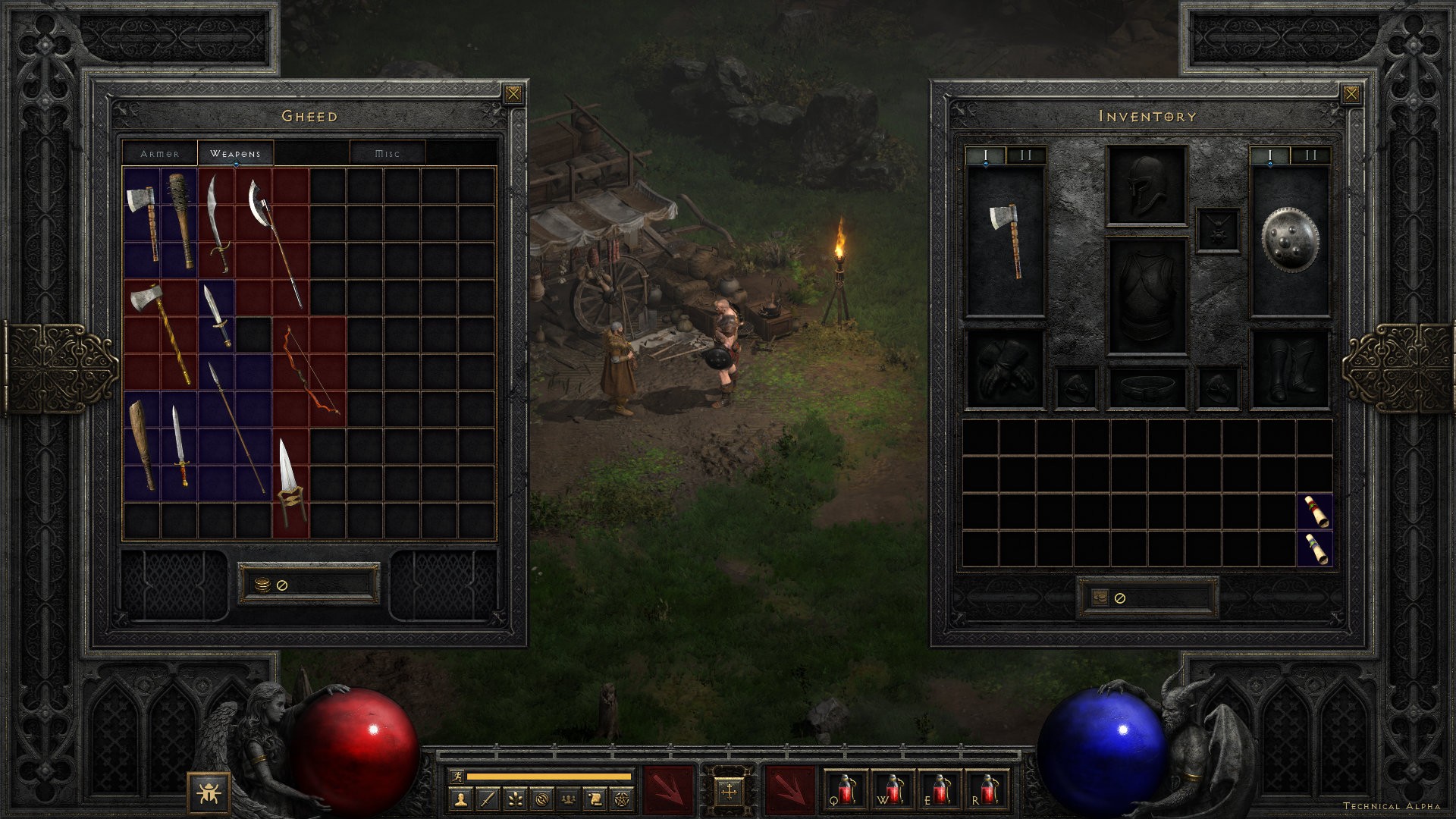This screenshot has height=819, width=1456.
Task: Click the left-hand attack skill button
Action: point(669,789)
